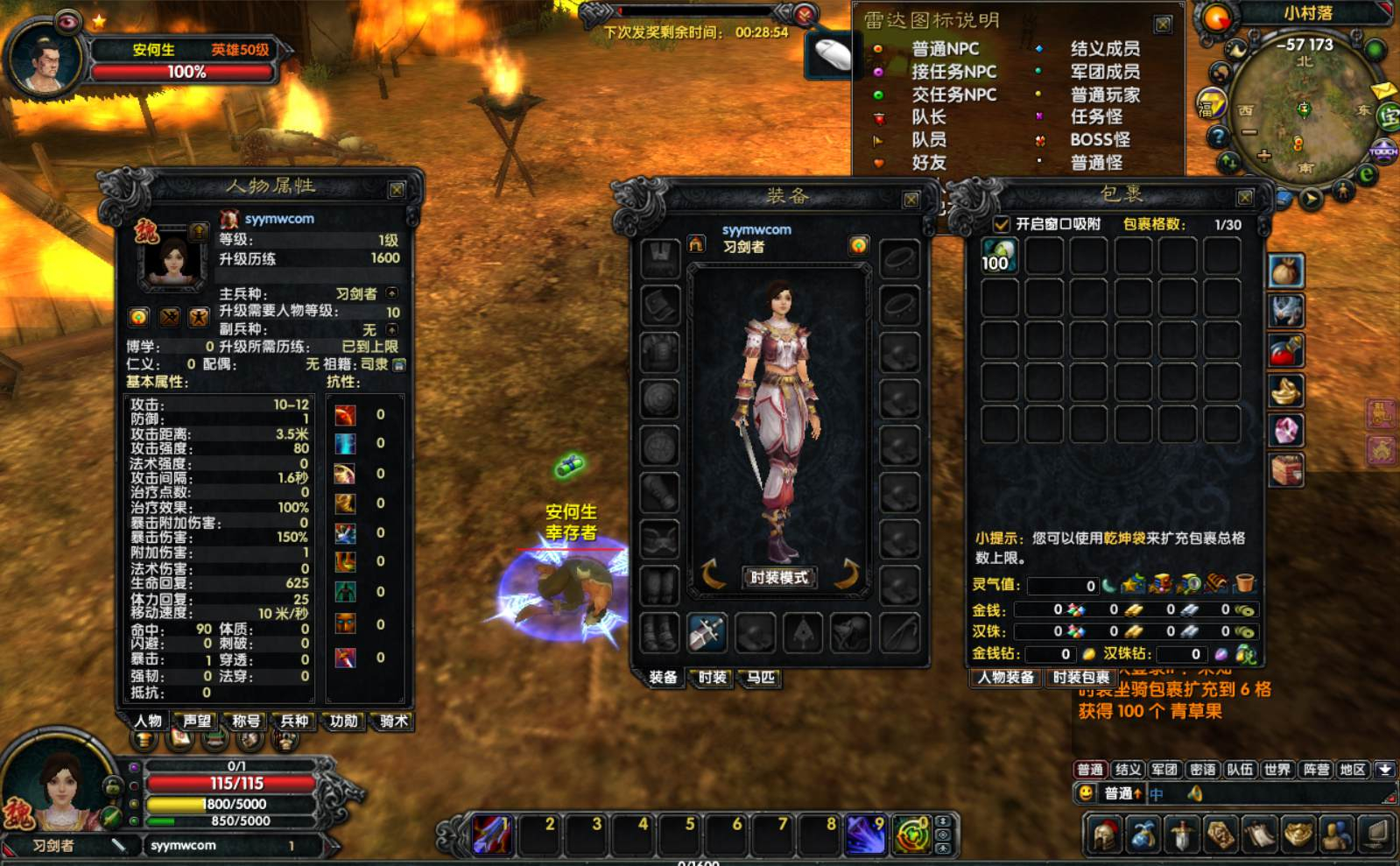Screen dimensions: 1400x866
Task: Toggle the 开启窗口吸附 checkbox
Action: click(1002, 224)
